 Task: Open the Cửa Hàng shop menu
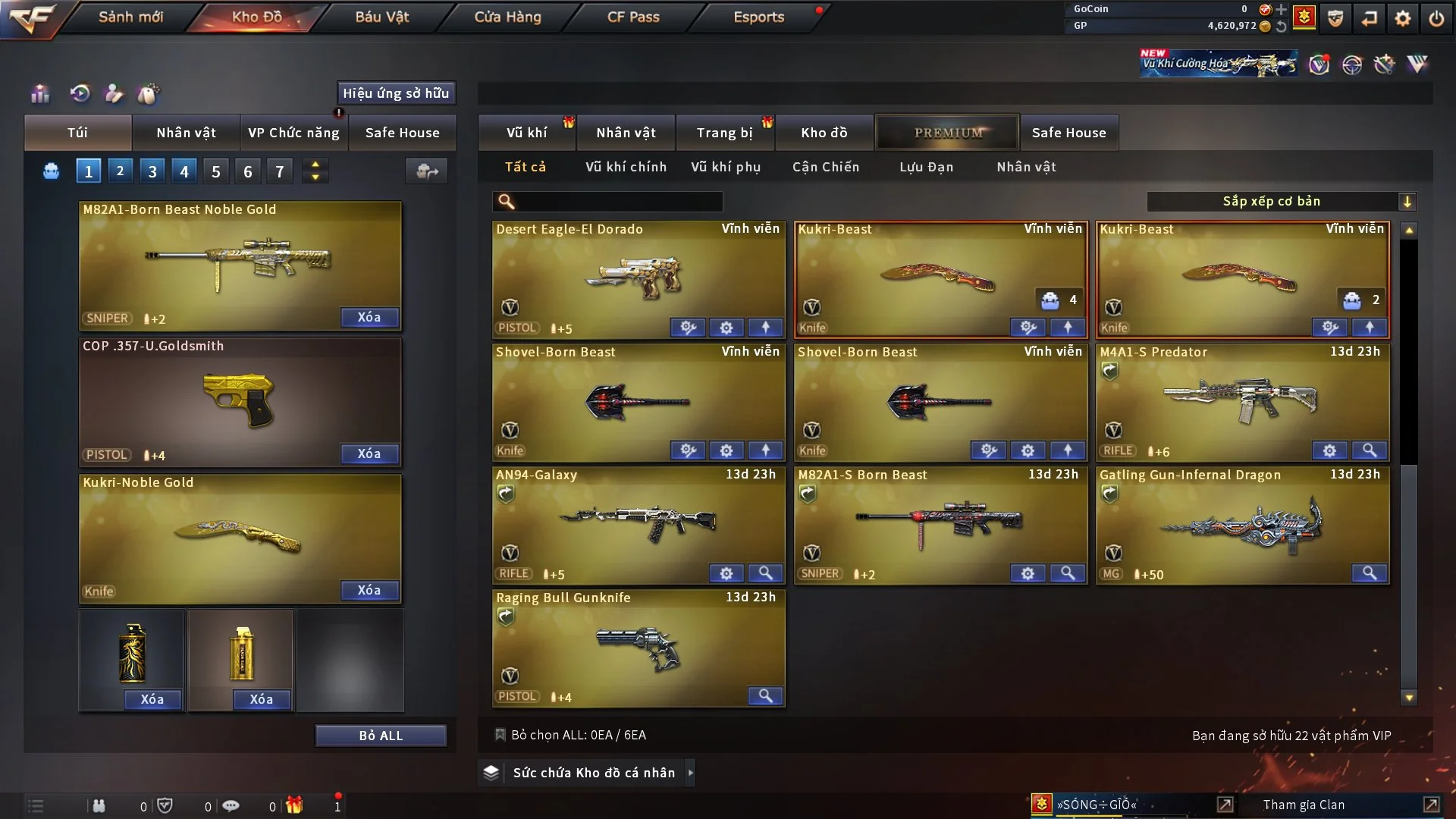tap(507, 17)
